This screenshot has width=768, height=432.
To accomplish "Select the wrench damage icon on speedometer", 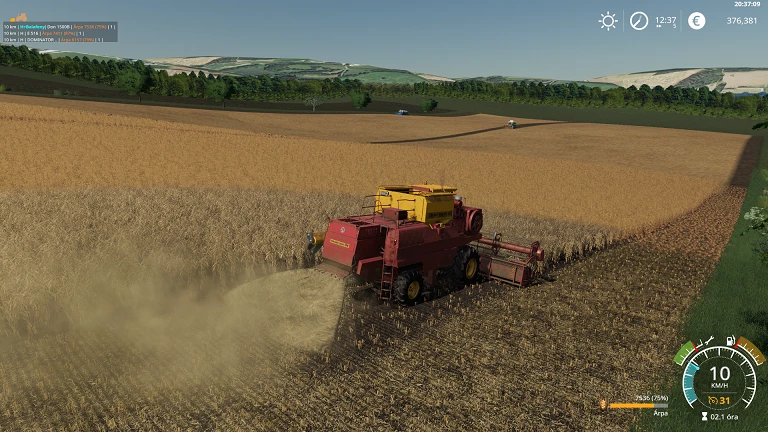I will click(x=706, y=341).
